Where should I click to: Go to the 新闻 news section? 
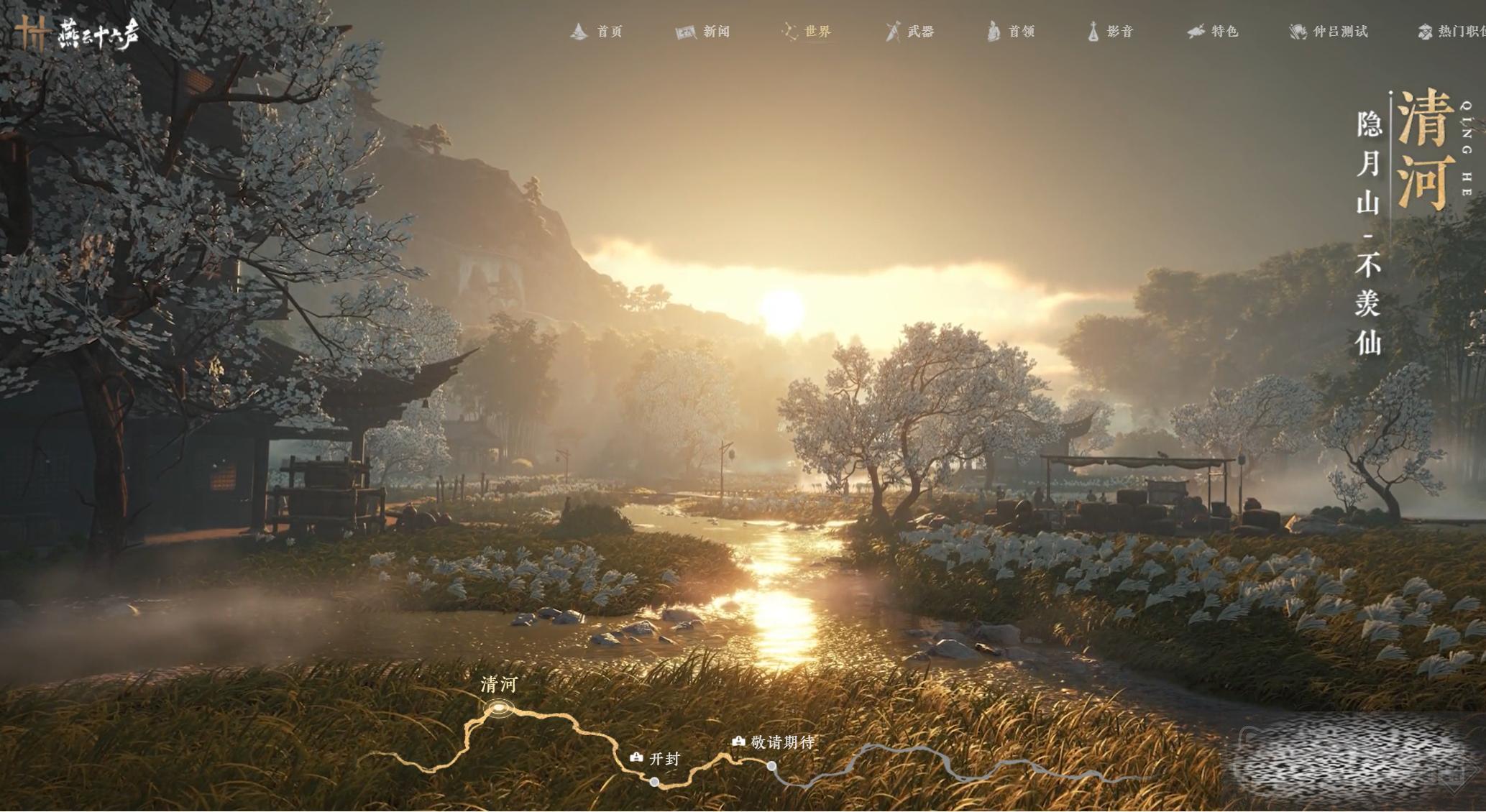click(x=703, y=32)
